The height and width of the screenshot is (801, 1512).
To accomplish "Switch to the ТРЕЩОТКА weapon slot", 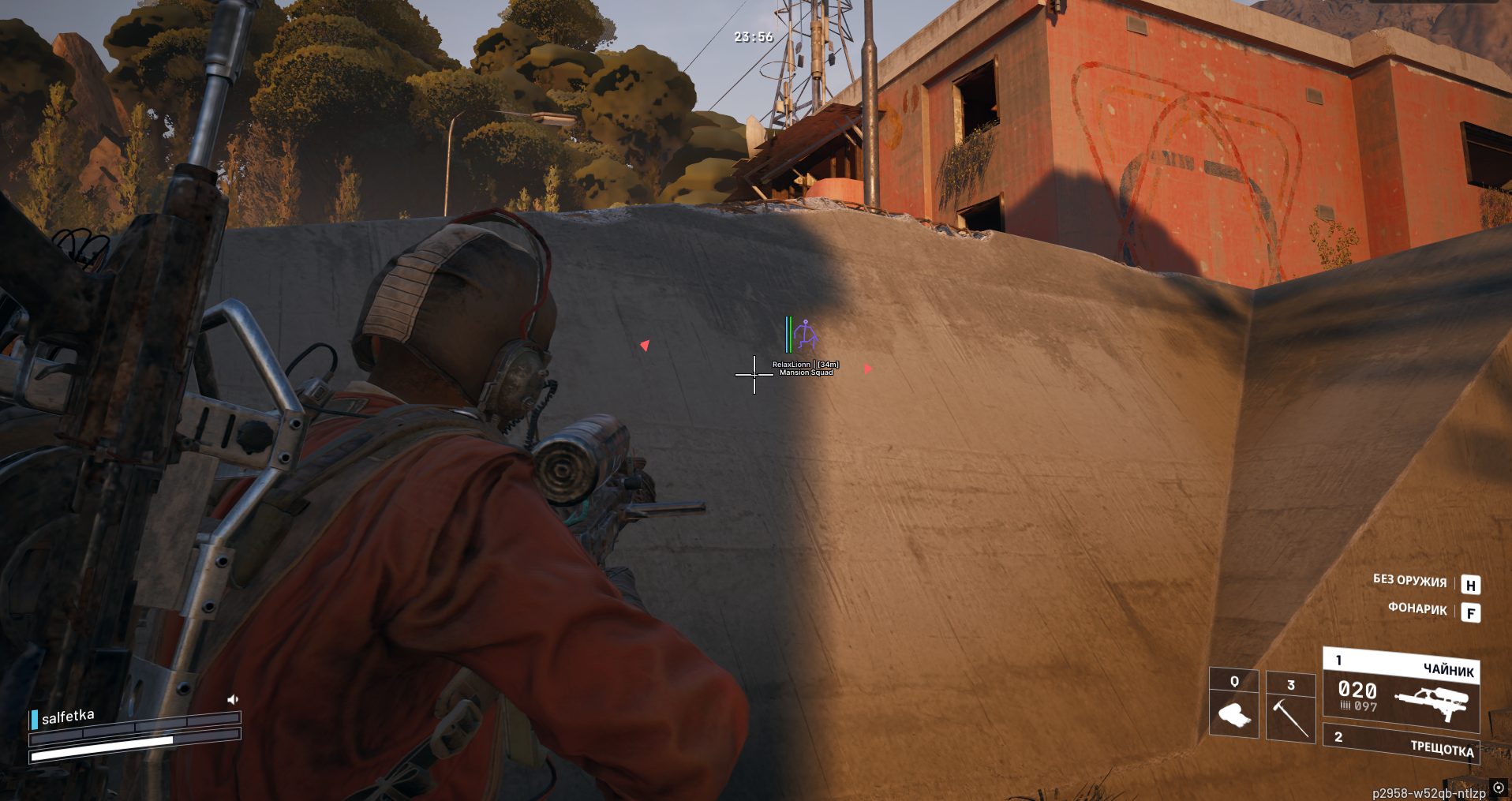I will [1402, 744].
